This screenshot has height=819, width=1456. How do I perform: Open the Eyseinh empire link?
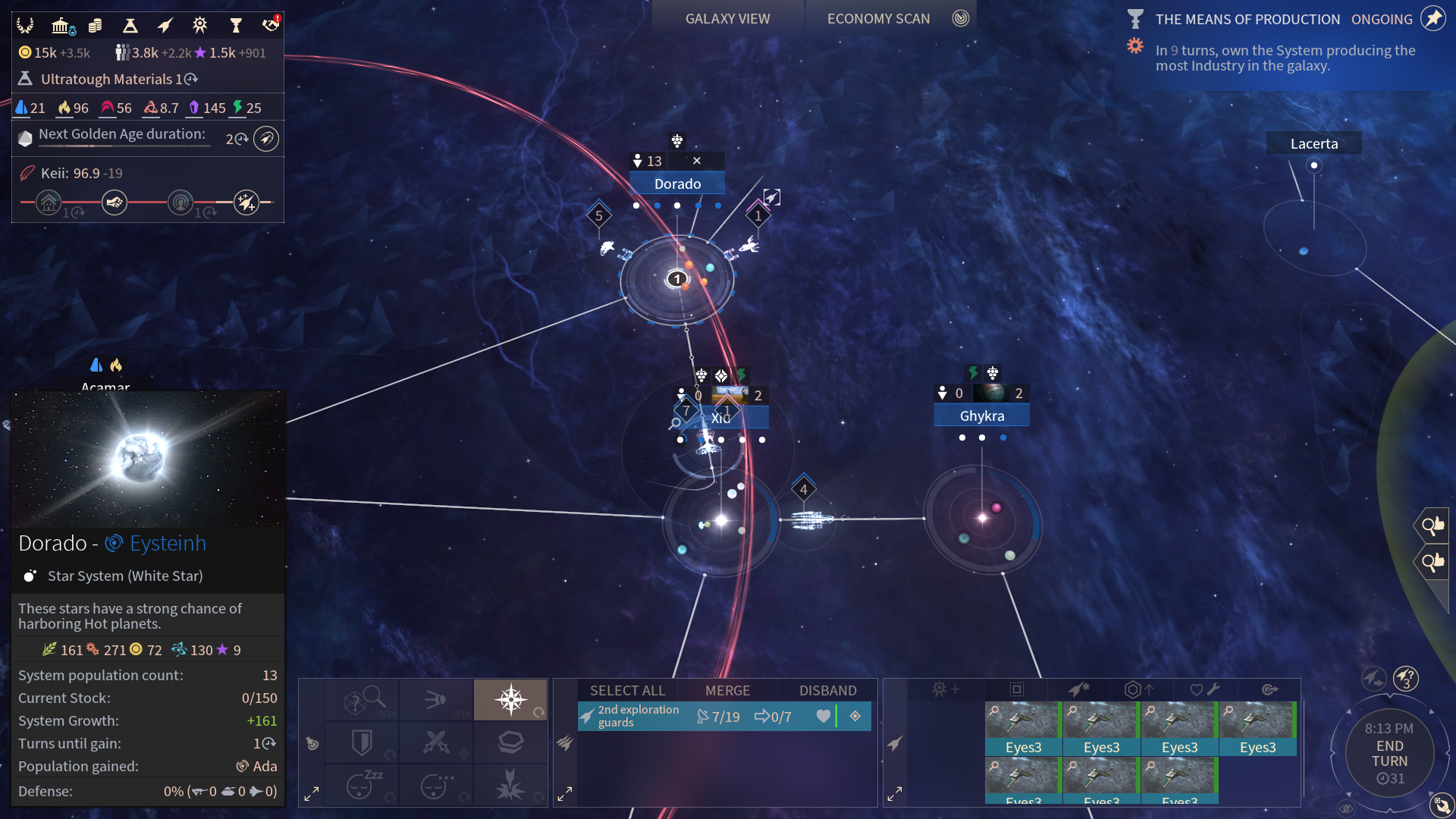coord(167,544)
